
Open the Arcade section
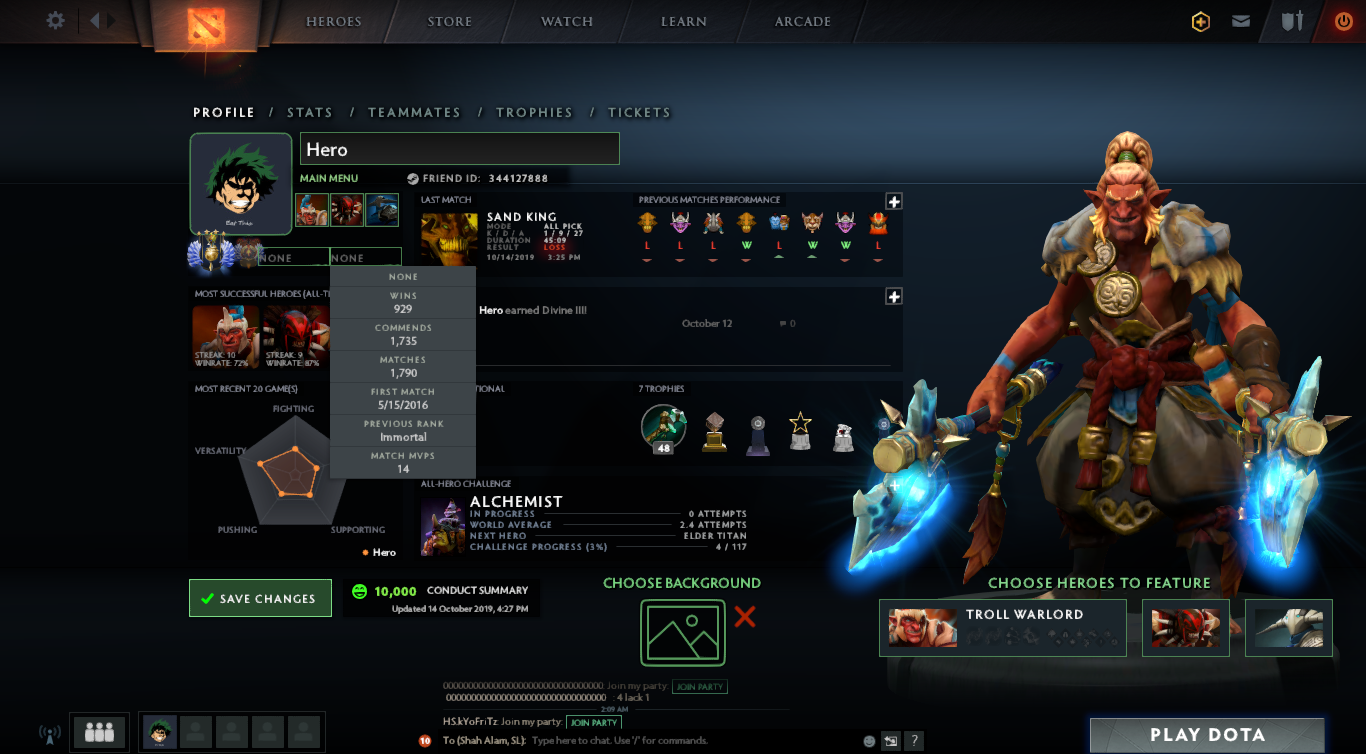[x=802, y=22]
